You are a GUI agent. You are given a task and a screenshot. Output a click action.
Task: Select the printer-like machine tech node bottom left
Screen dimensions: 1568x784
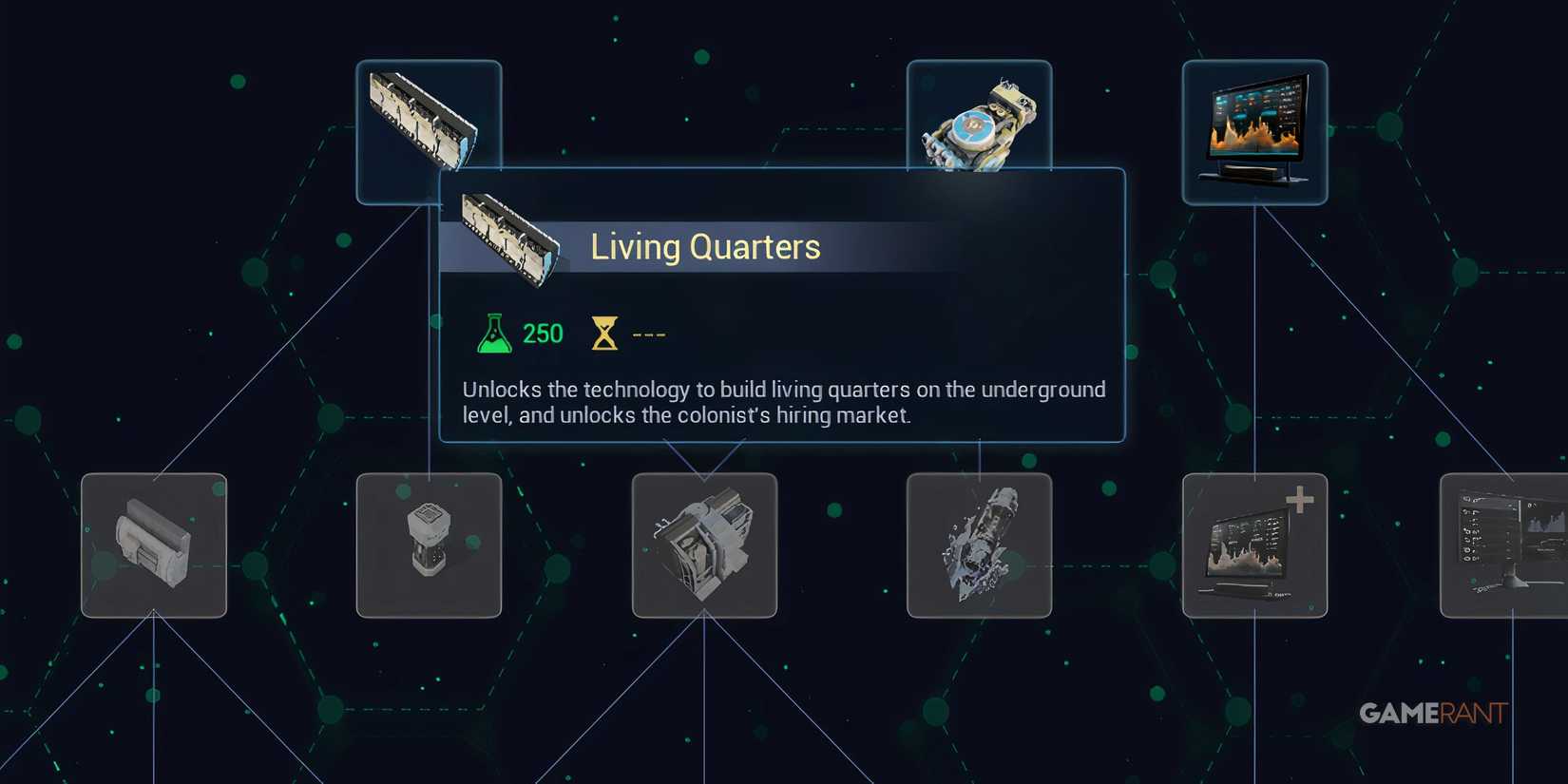pyautogui.click(x=153, y=546)
